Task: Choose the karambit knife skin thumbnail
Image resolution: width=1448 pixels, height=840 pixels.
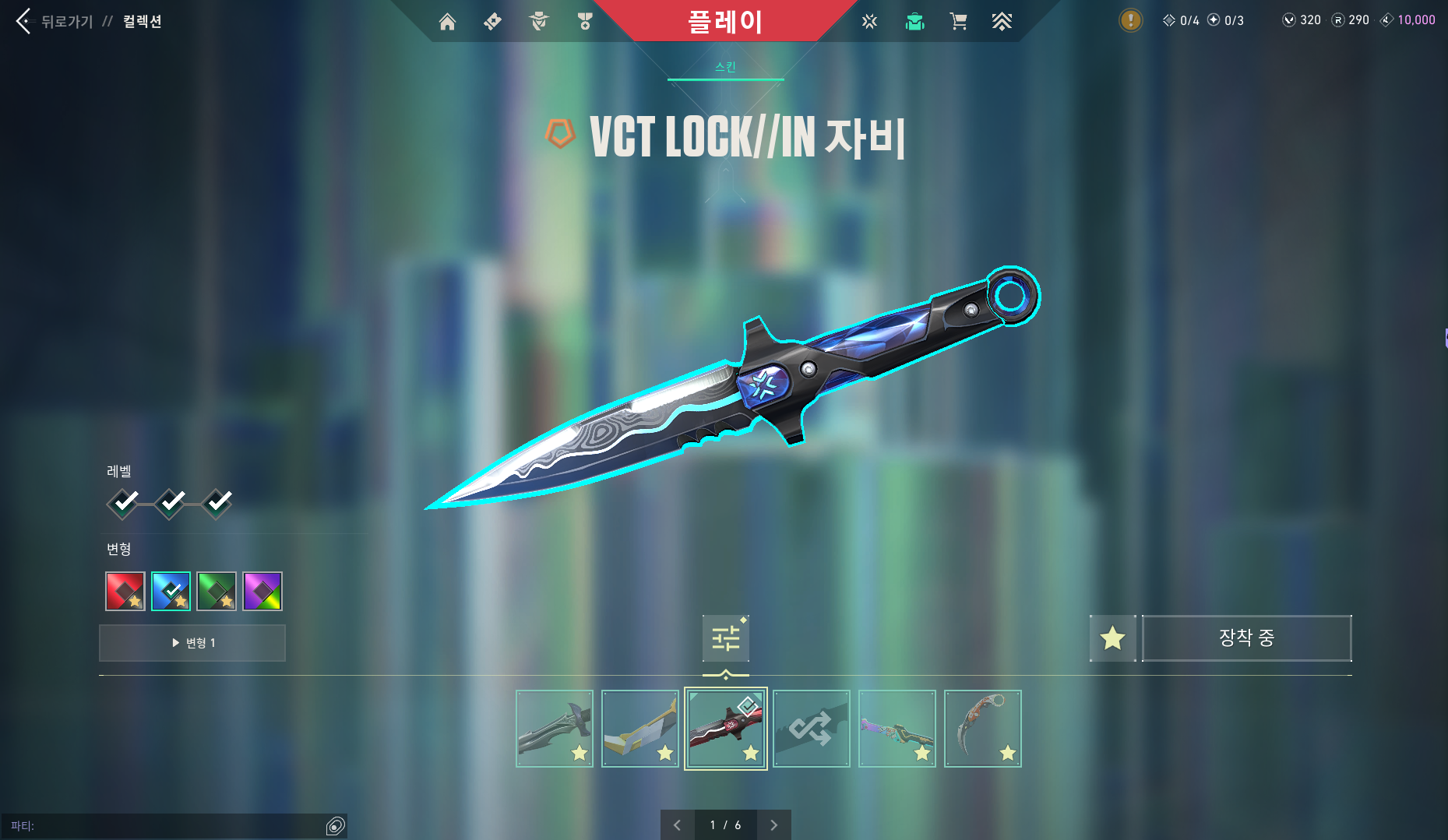Action: pyautogui.click(x=982, y=729)
